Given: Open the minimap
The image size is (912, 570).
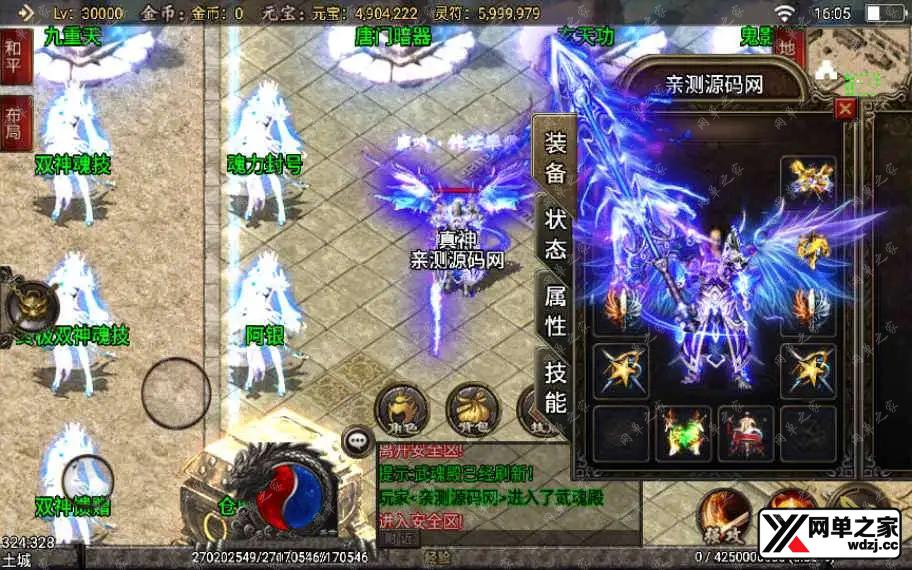Looking at the screenshot, I should pos(858,60).
